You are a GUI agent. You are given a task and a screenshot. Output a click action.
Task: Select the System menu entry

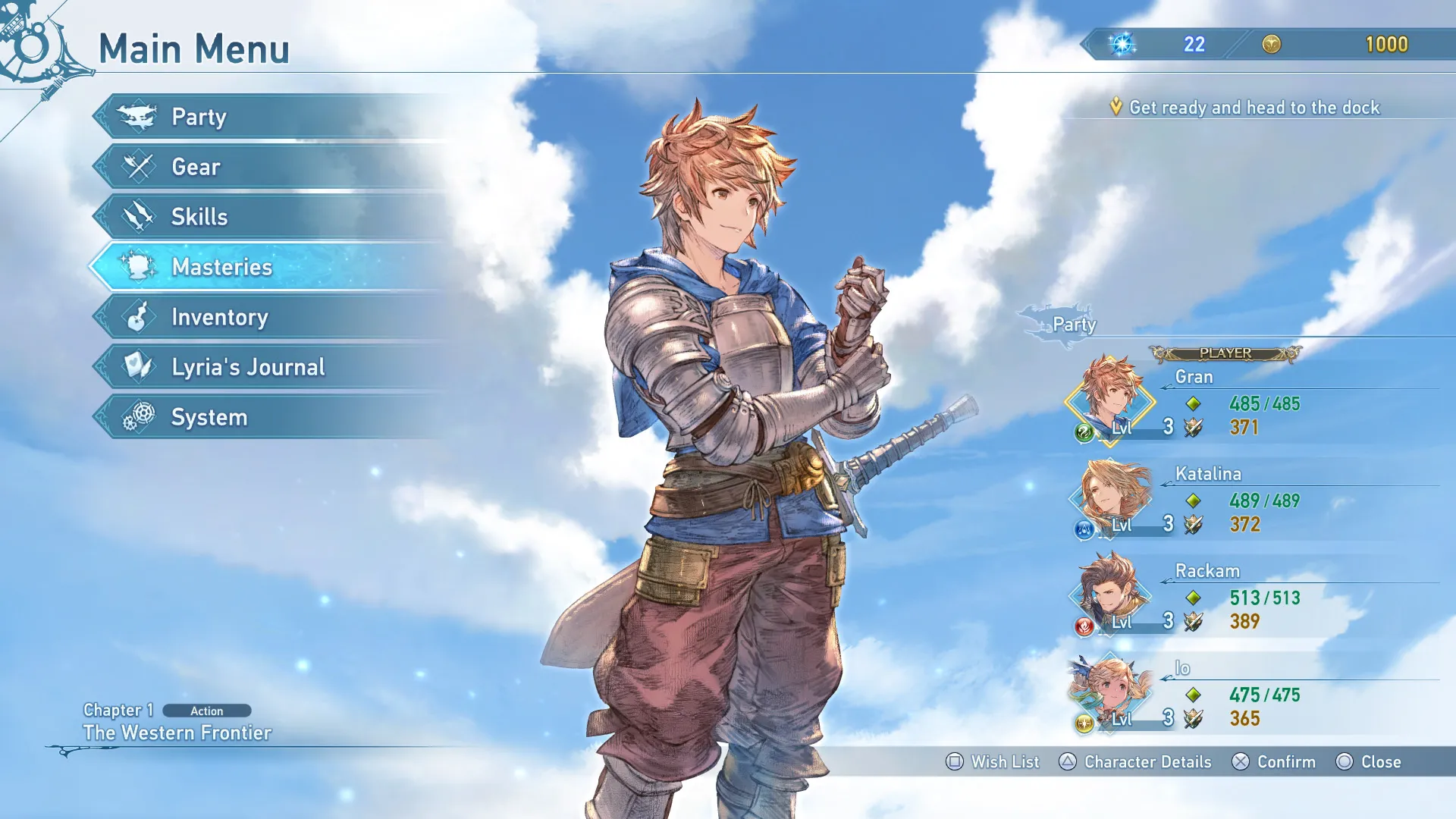tap(209, 417)
